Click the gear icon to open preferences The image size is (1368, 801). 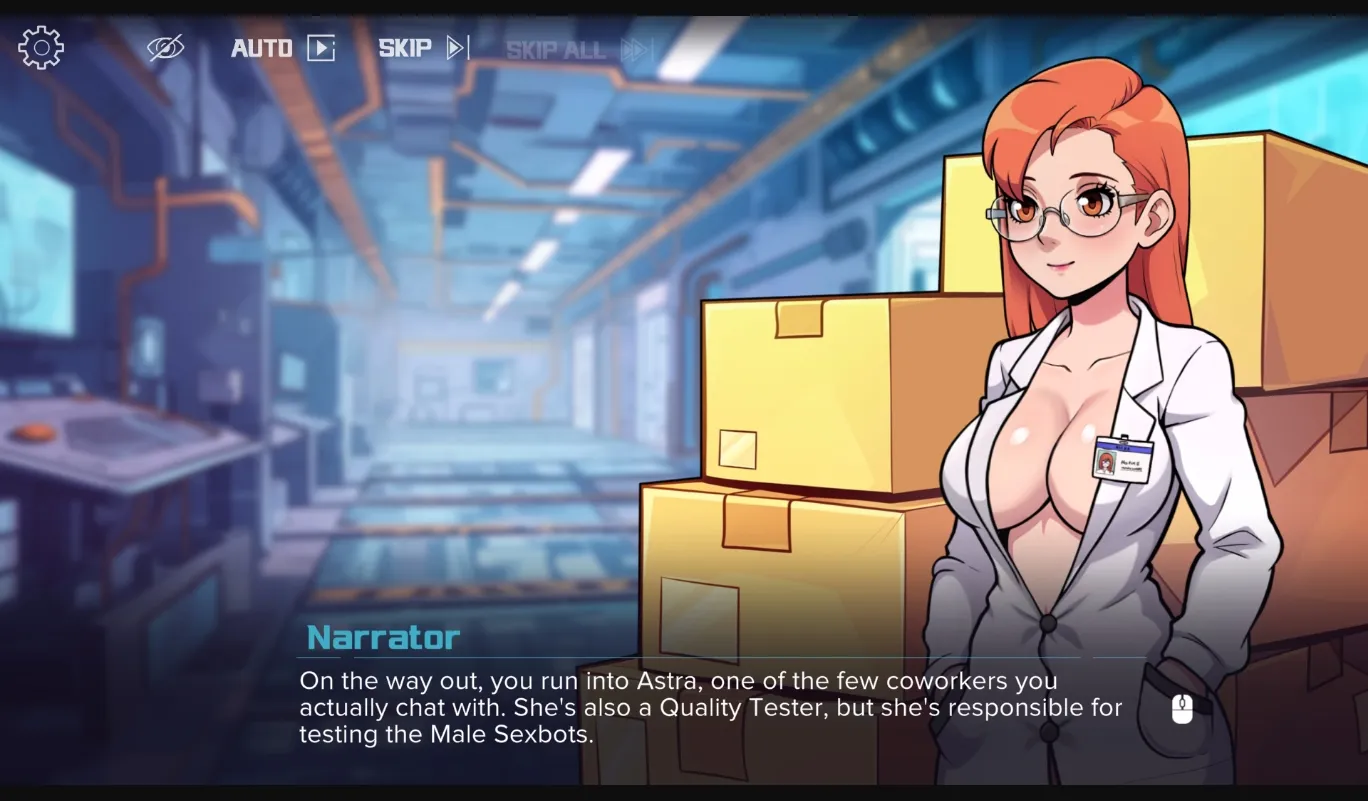coord(40,46)
